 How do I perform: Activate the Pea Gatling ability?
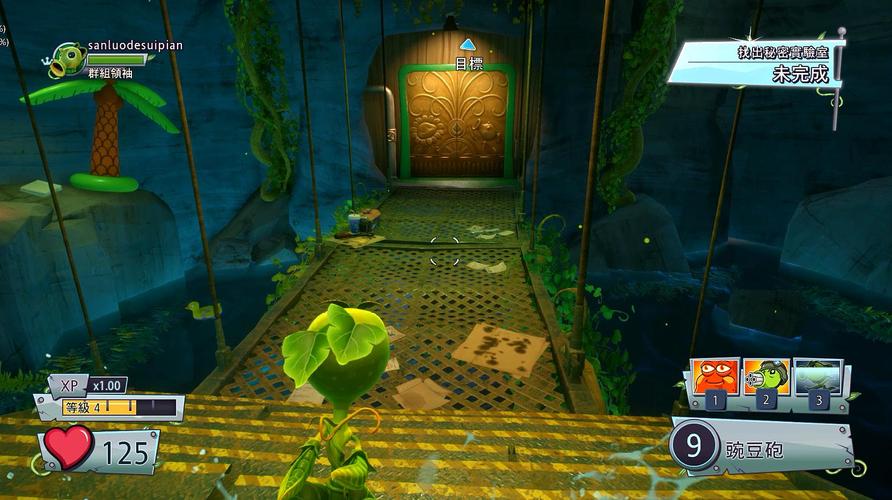[767, 379]
